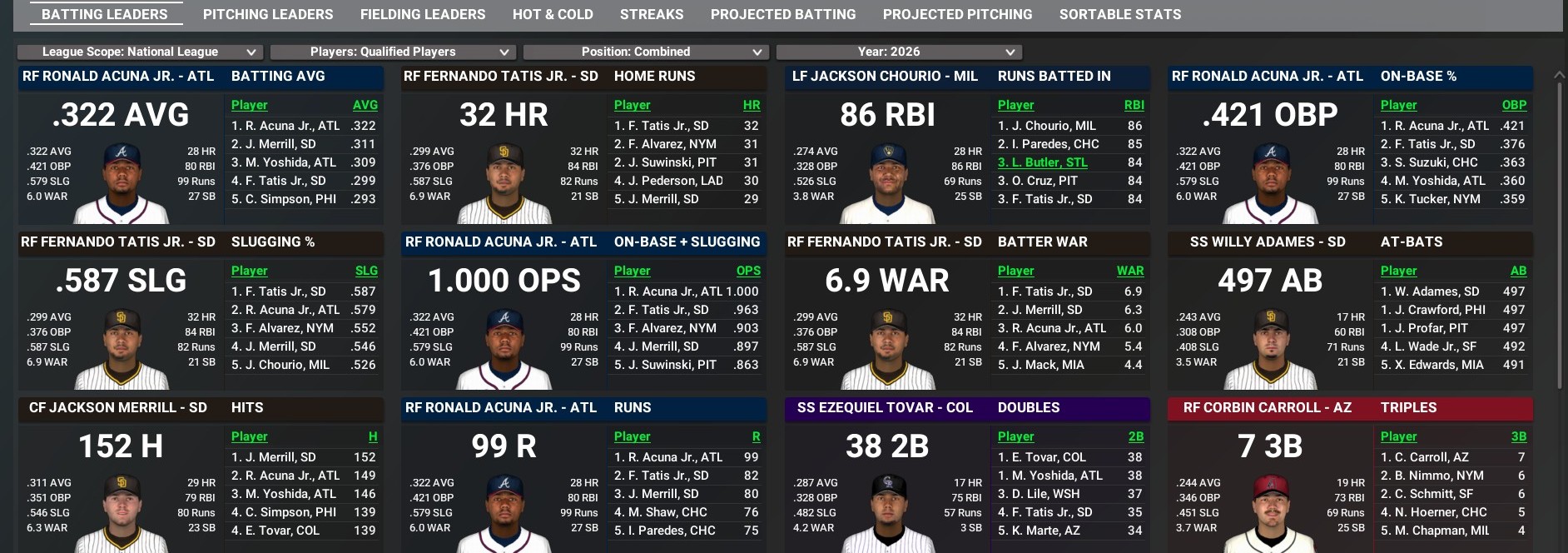Expand the Players: Qualified Players dropdown
Viewport: 1568px width, 553px height.
coord(393,52)
